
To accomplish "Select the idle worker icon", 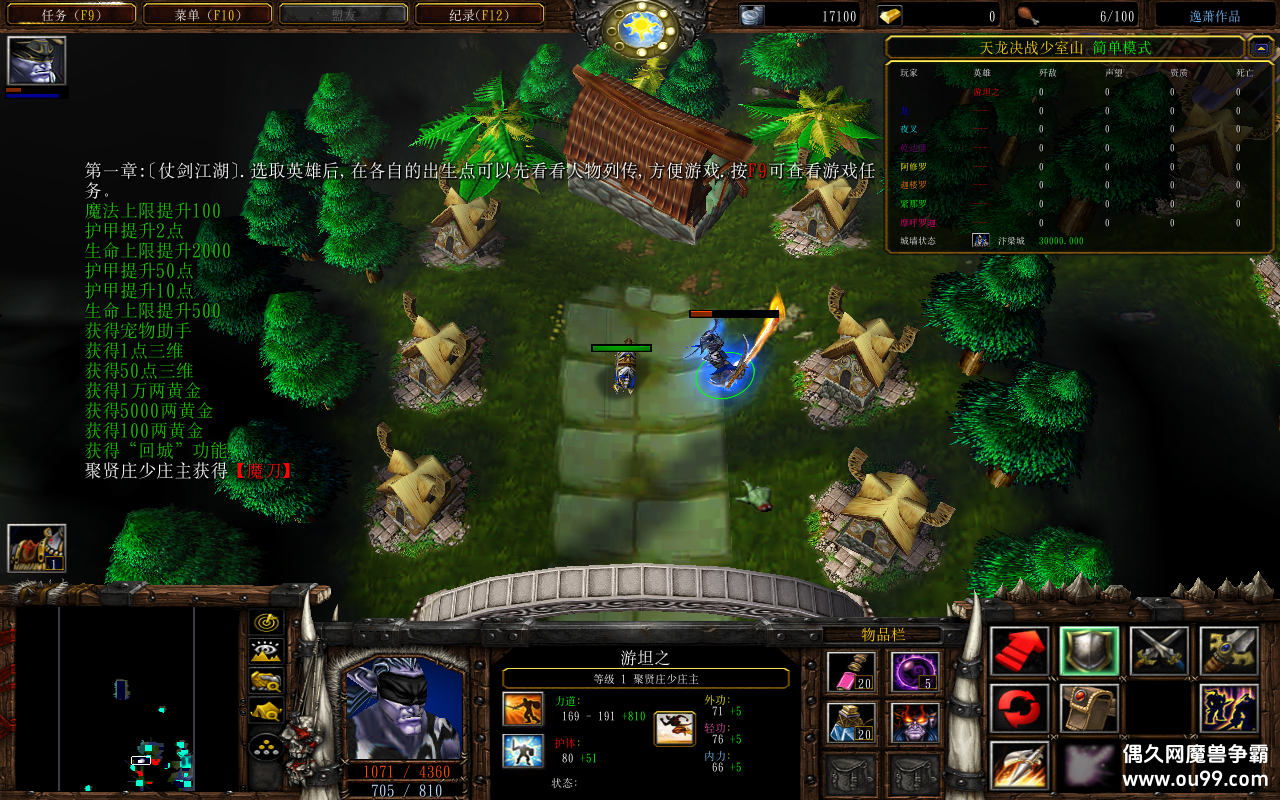I will tap(37, 548).
